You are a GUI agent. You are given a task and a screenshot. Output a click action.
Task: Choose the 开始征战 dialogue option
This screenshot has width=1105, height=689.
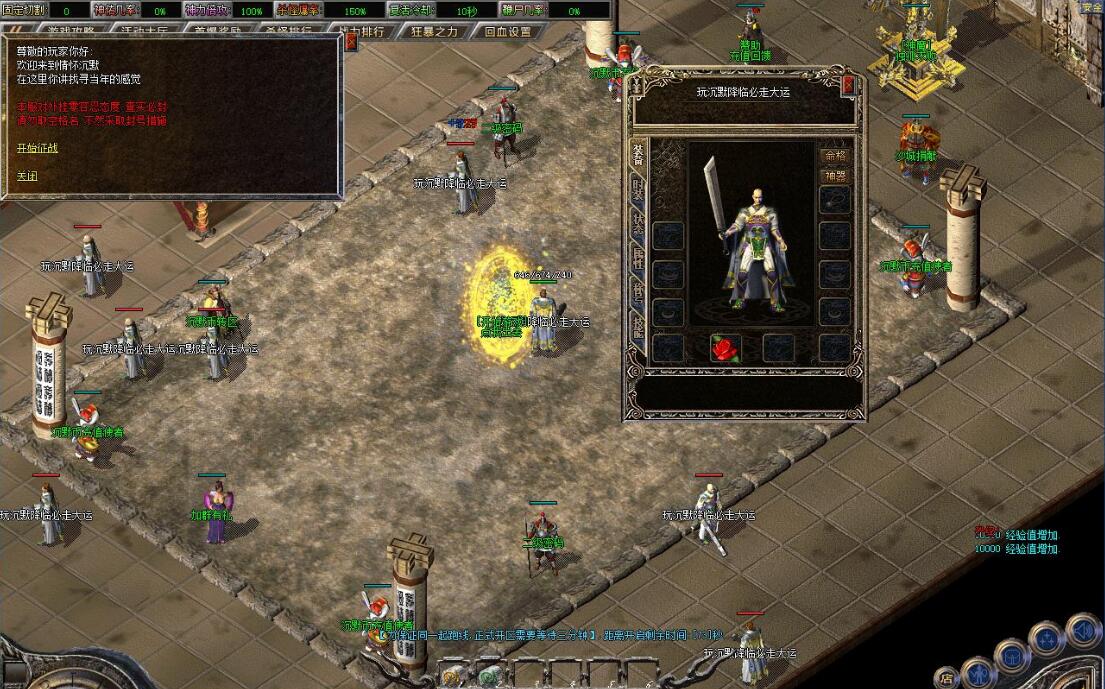[x=37, y=148]
